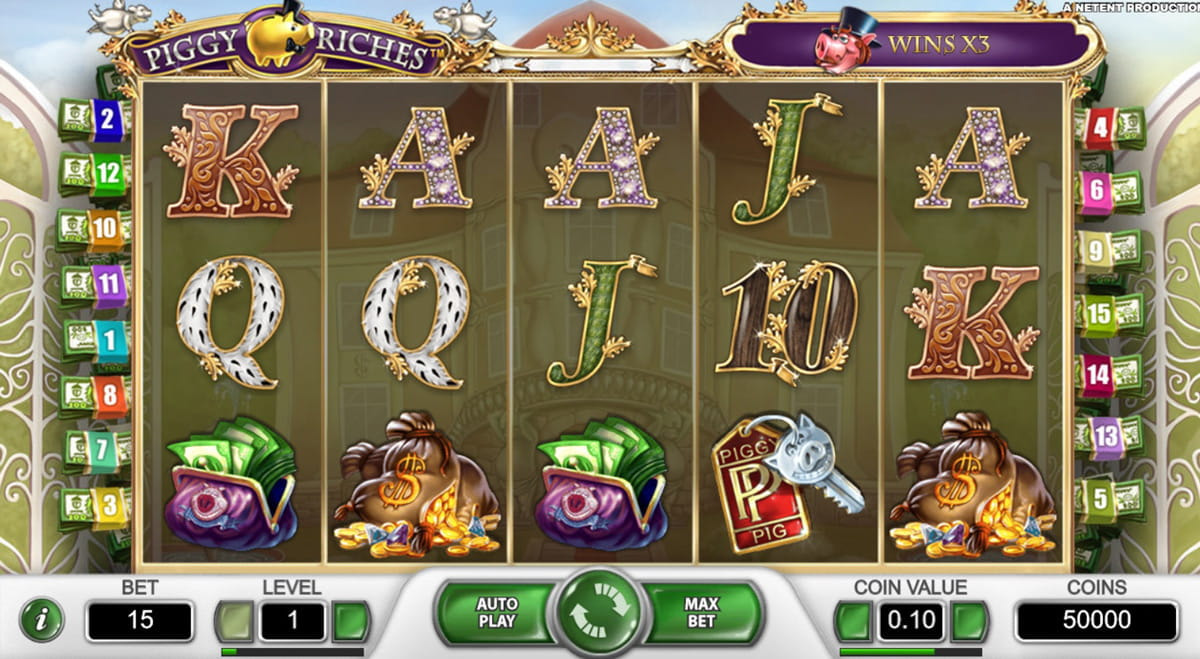
Task: Show payline number 13 marker
Action: (1106, 437)
